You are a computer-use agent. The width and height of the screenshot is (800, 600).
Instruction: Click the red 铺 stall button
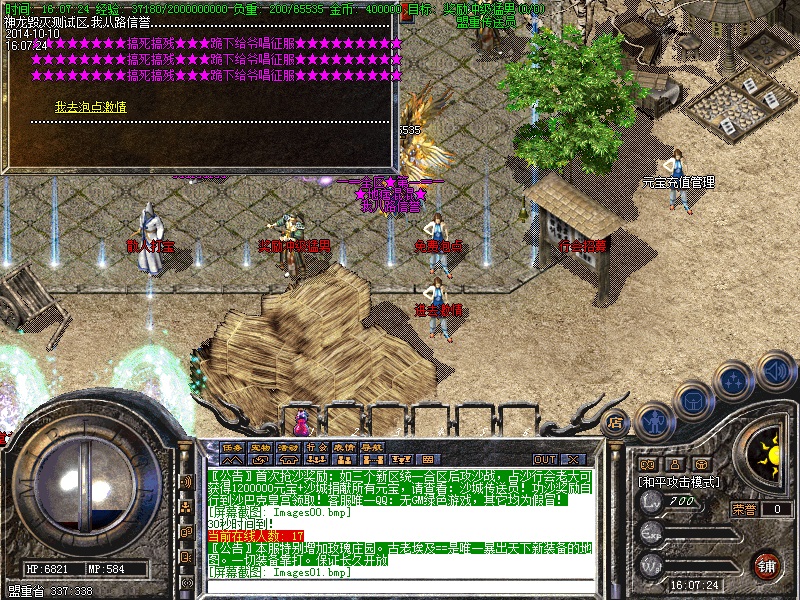(x=765, y=564)
